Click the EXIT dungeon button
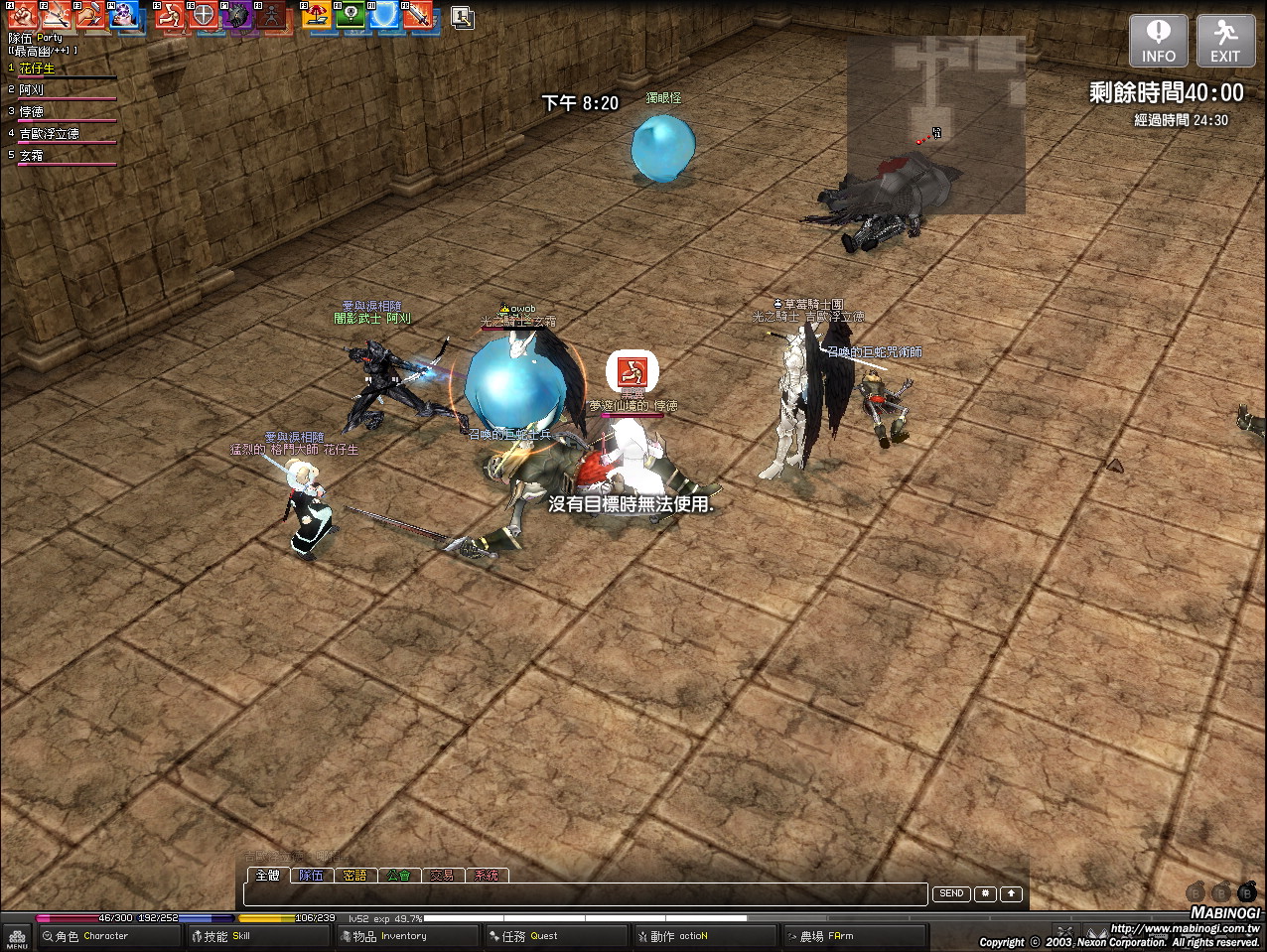The width and height of the screenshot is (1267, 952). tap(1224, 41)
